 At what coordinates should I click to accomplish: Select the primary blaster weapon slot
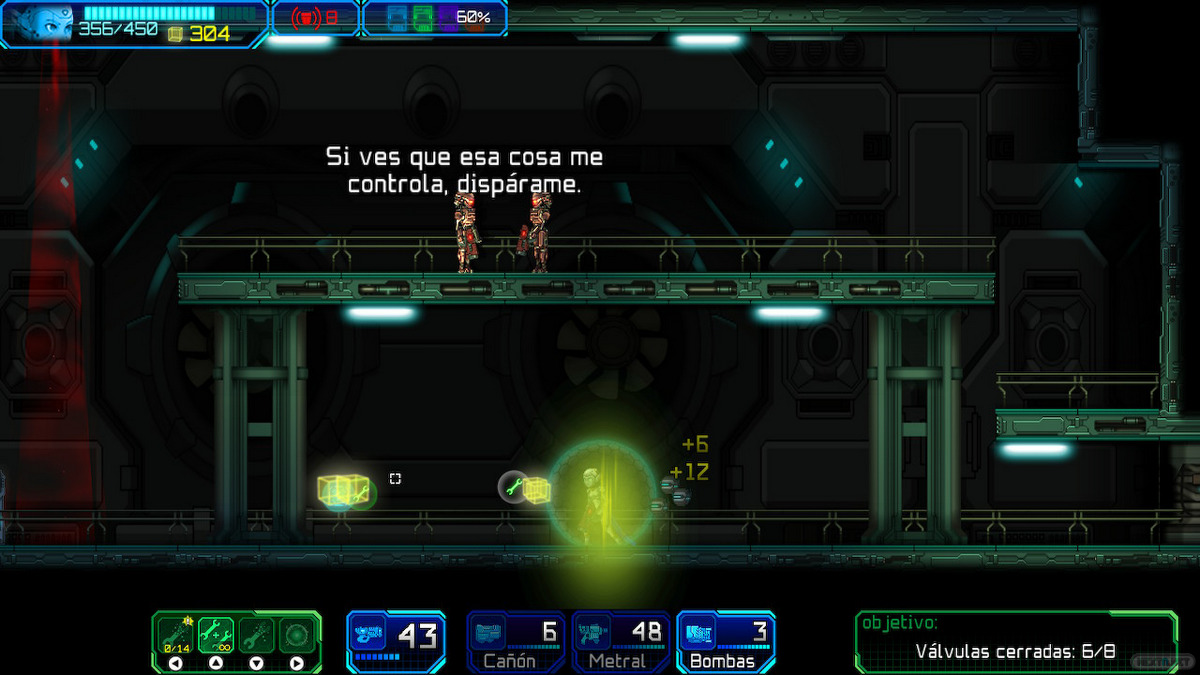coord(396,640)
